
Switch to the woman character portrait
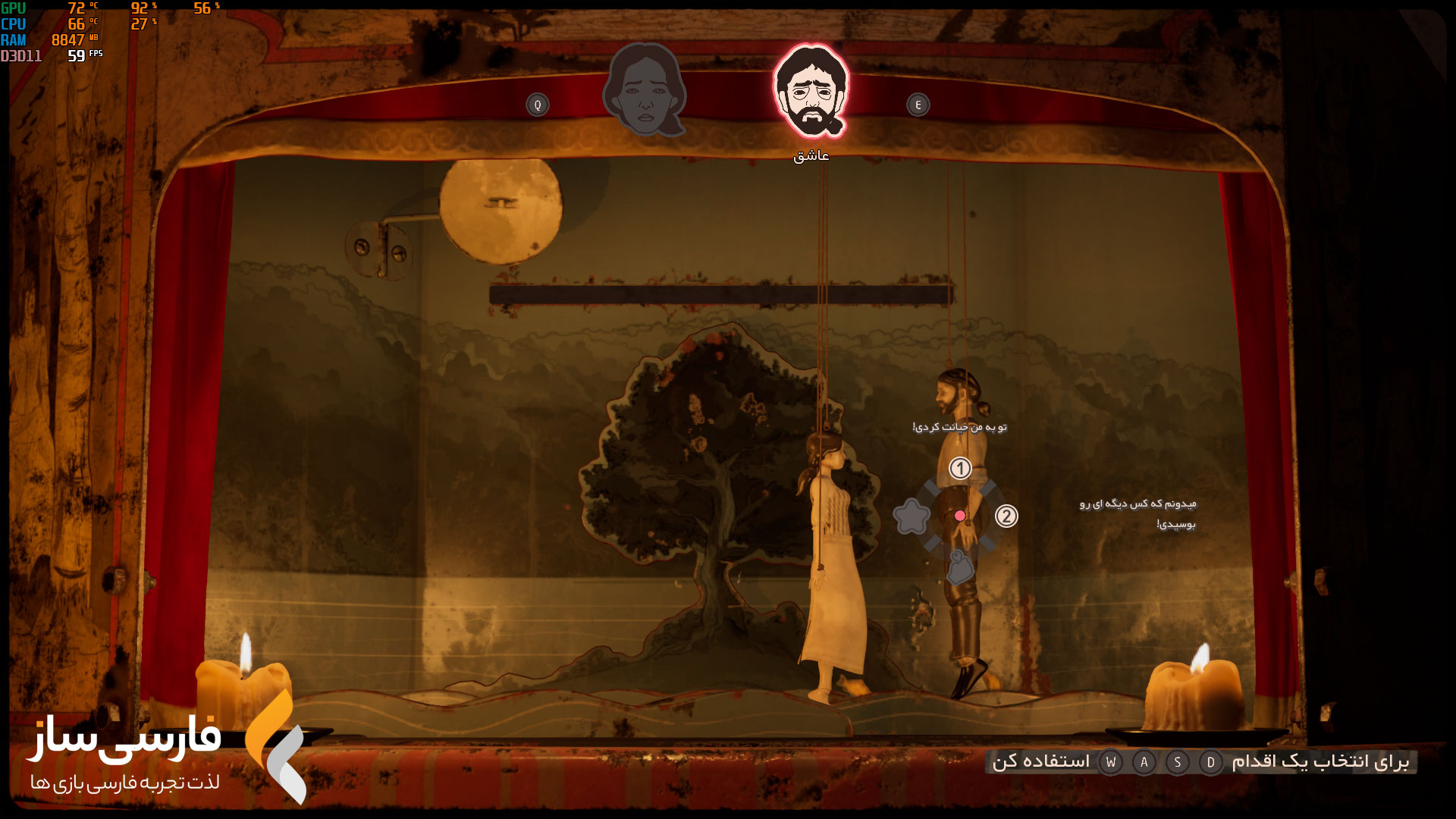click(x=645, y=91)
